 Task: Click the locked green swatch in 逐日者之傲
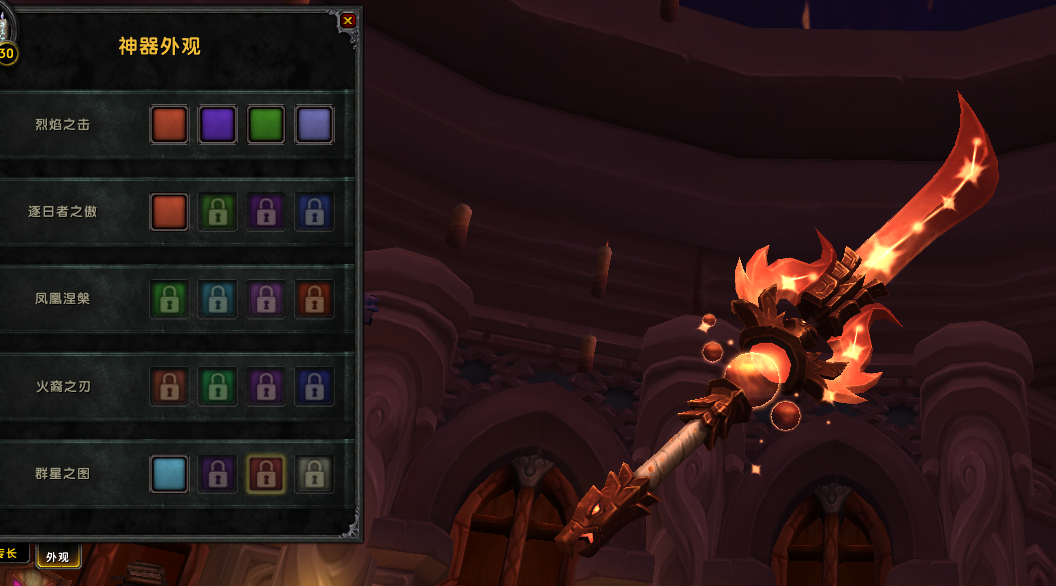[x=218, y=212]
